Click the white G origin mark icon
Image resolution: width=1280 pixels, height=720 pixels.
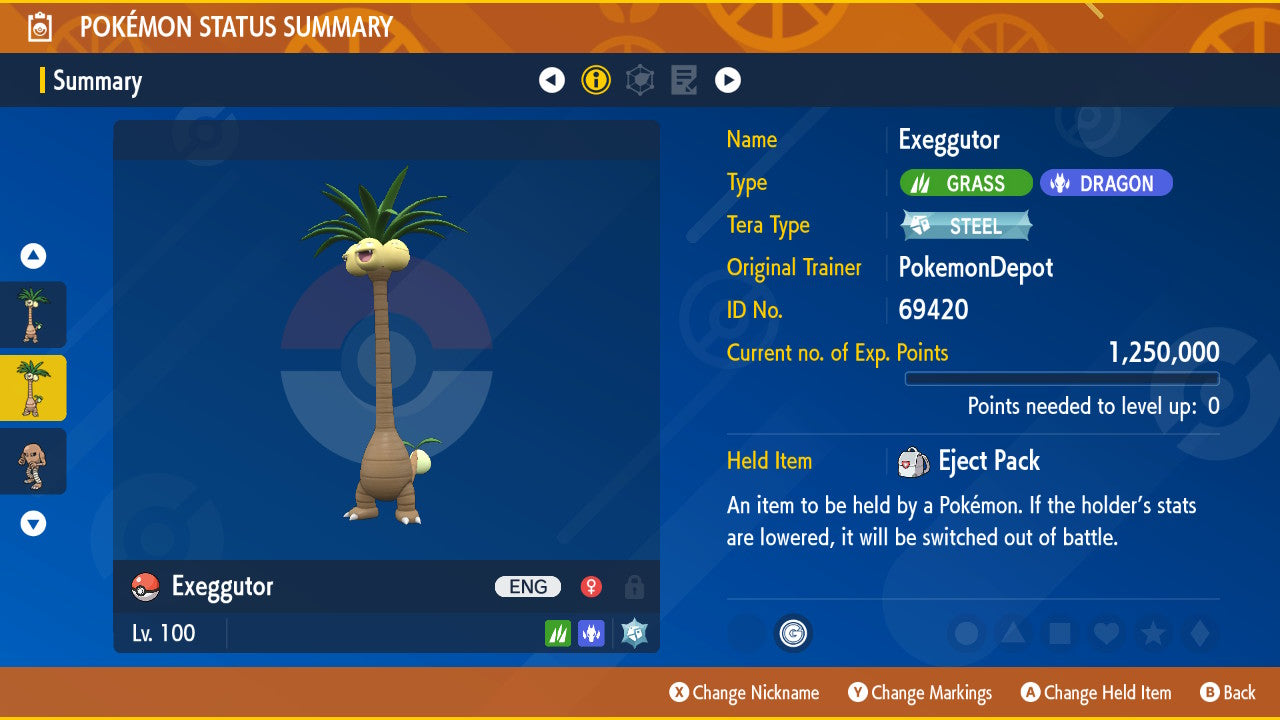coord(794,633)
